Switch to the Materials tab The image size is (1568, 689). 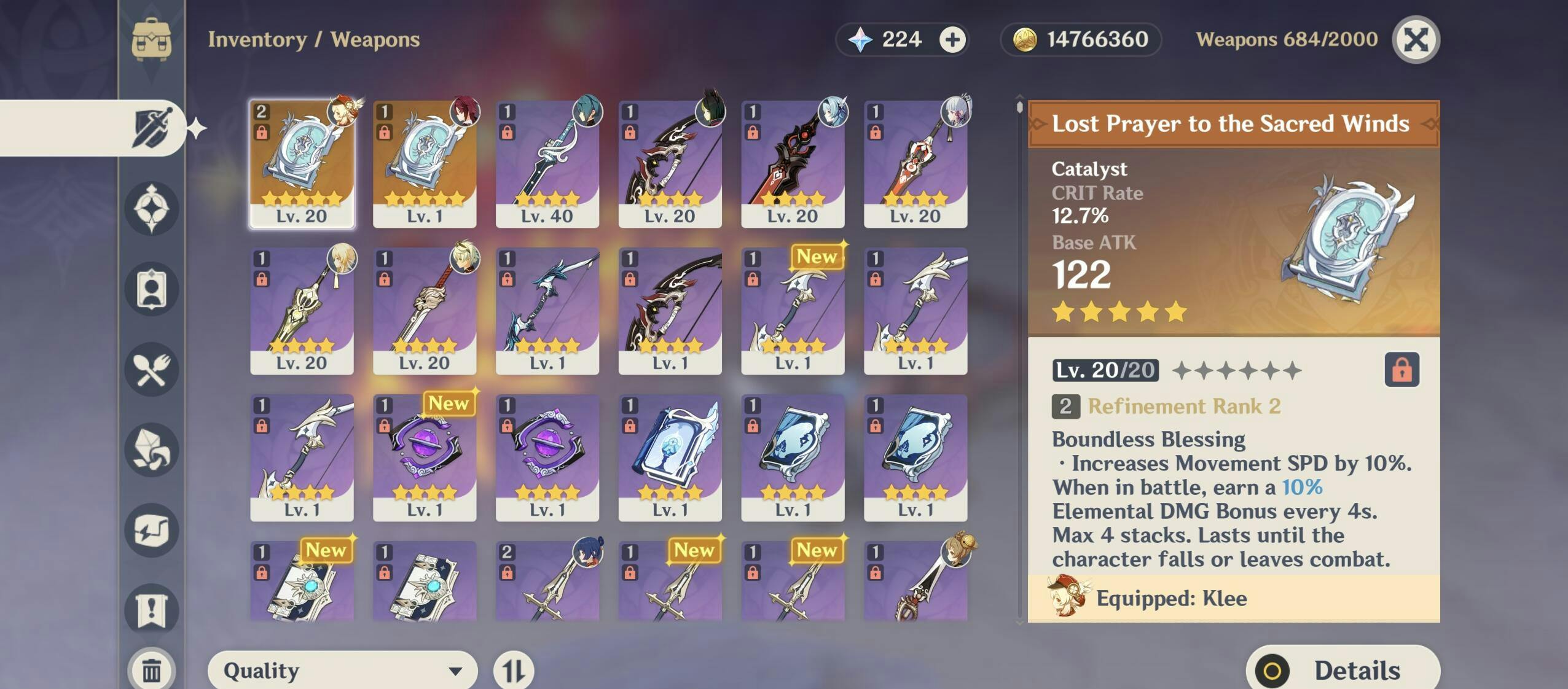point(151,450)
